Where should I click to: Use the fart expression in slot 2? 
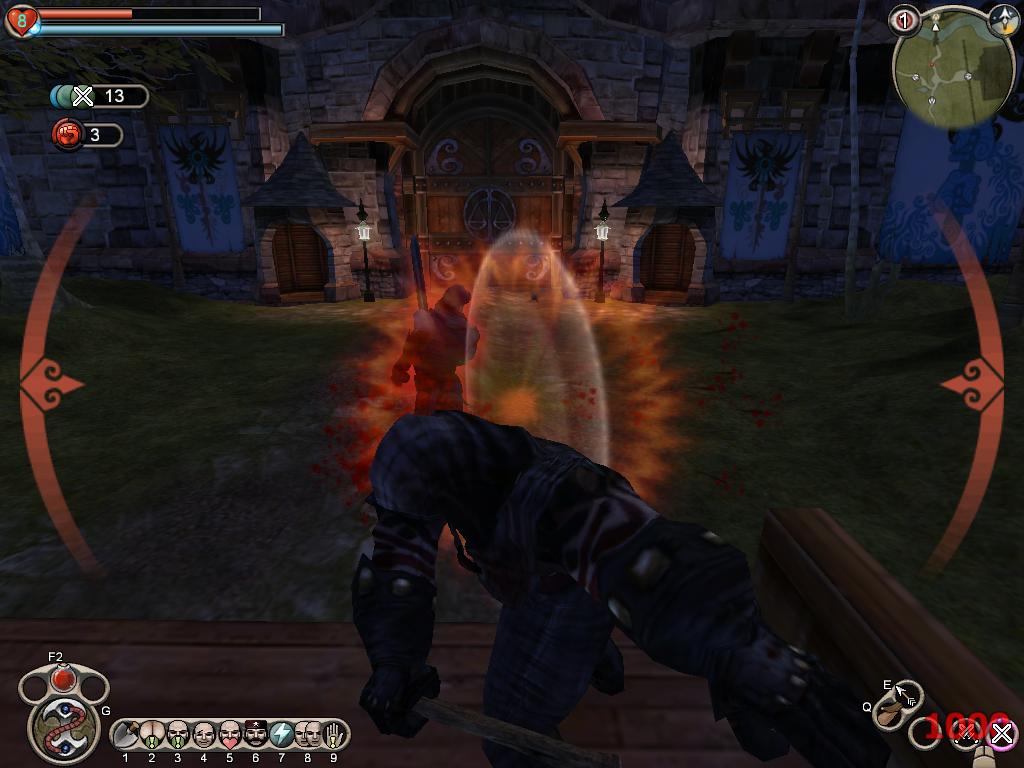(152, 735)
